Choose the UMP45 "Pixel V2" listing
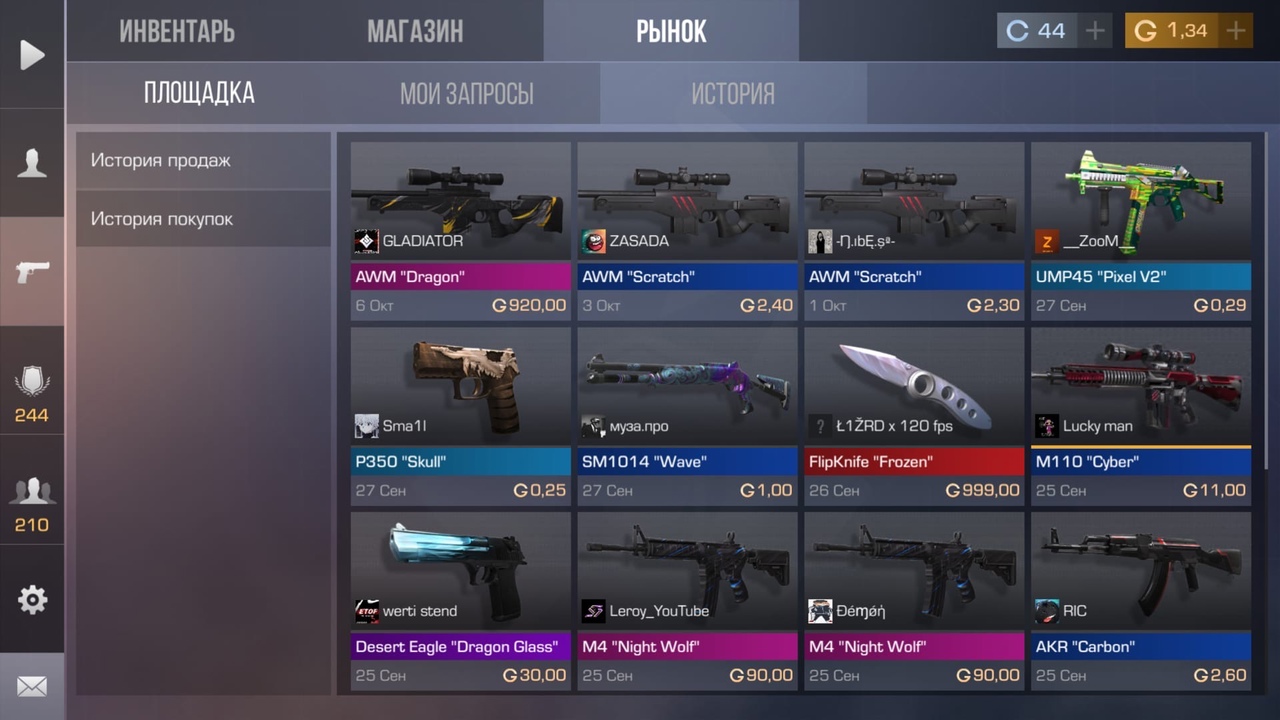The width and height of the screenshot is (1280, 720). (1141, 230)
